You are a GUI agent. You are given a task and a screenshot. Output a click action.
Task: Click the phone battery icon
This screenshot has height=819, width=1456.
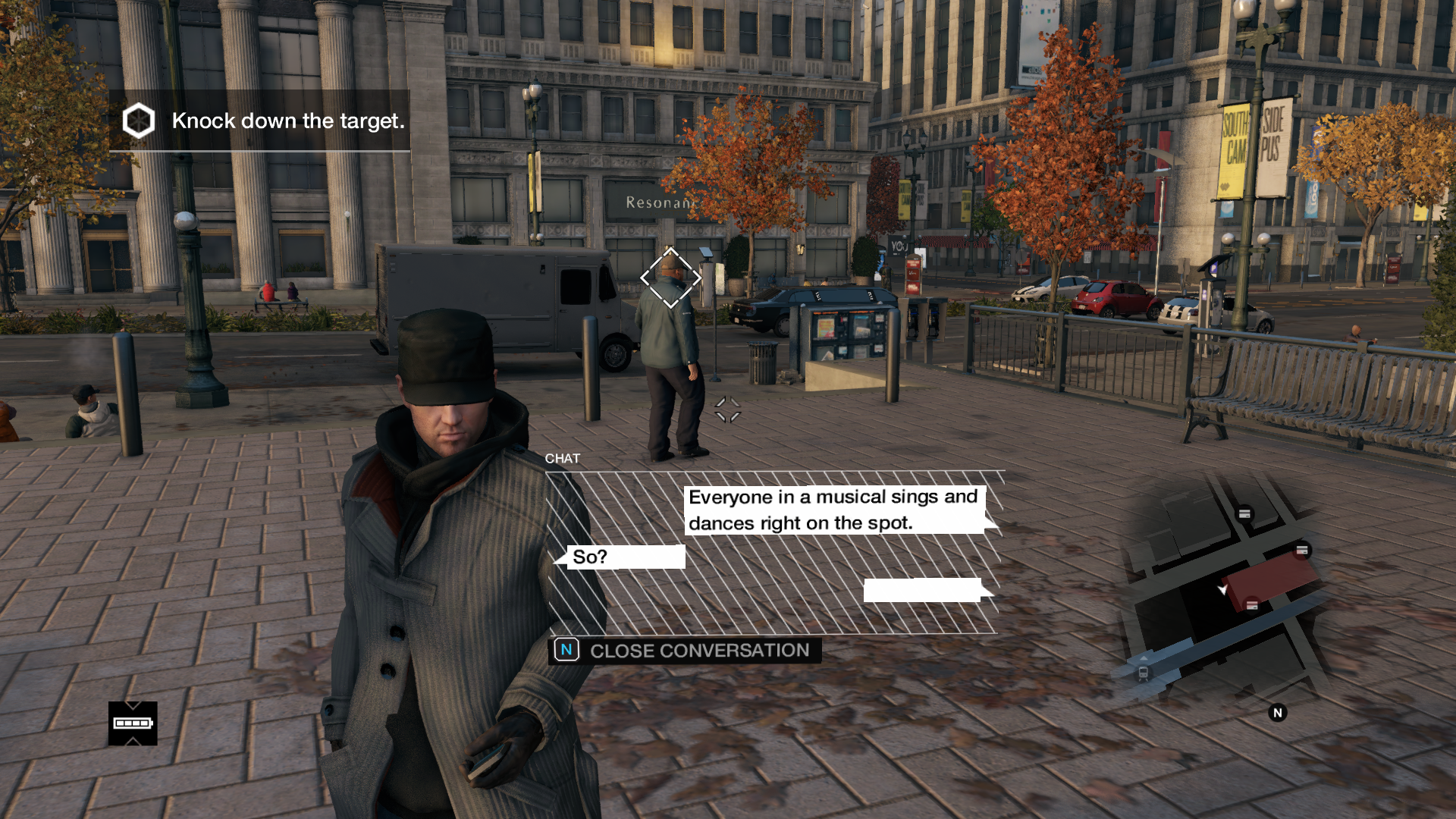click(x=133, y=723)
